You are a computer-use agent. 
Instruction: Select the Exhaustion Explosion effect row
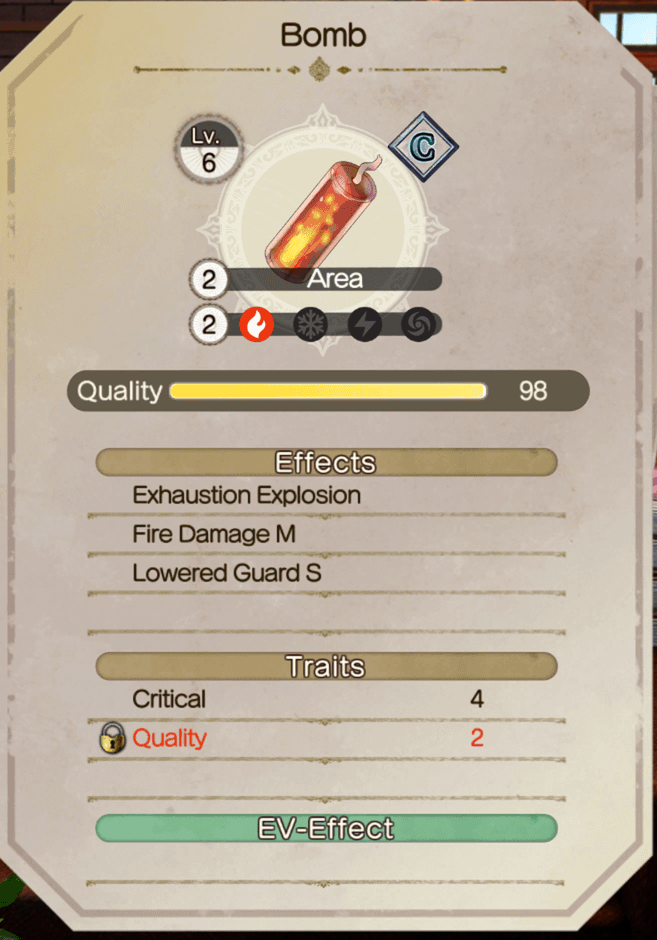point(247,495)
